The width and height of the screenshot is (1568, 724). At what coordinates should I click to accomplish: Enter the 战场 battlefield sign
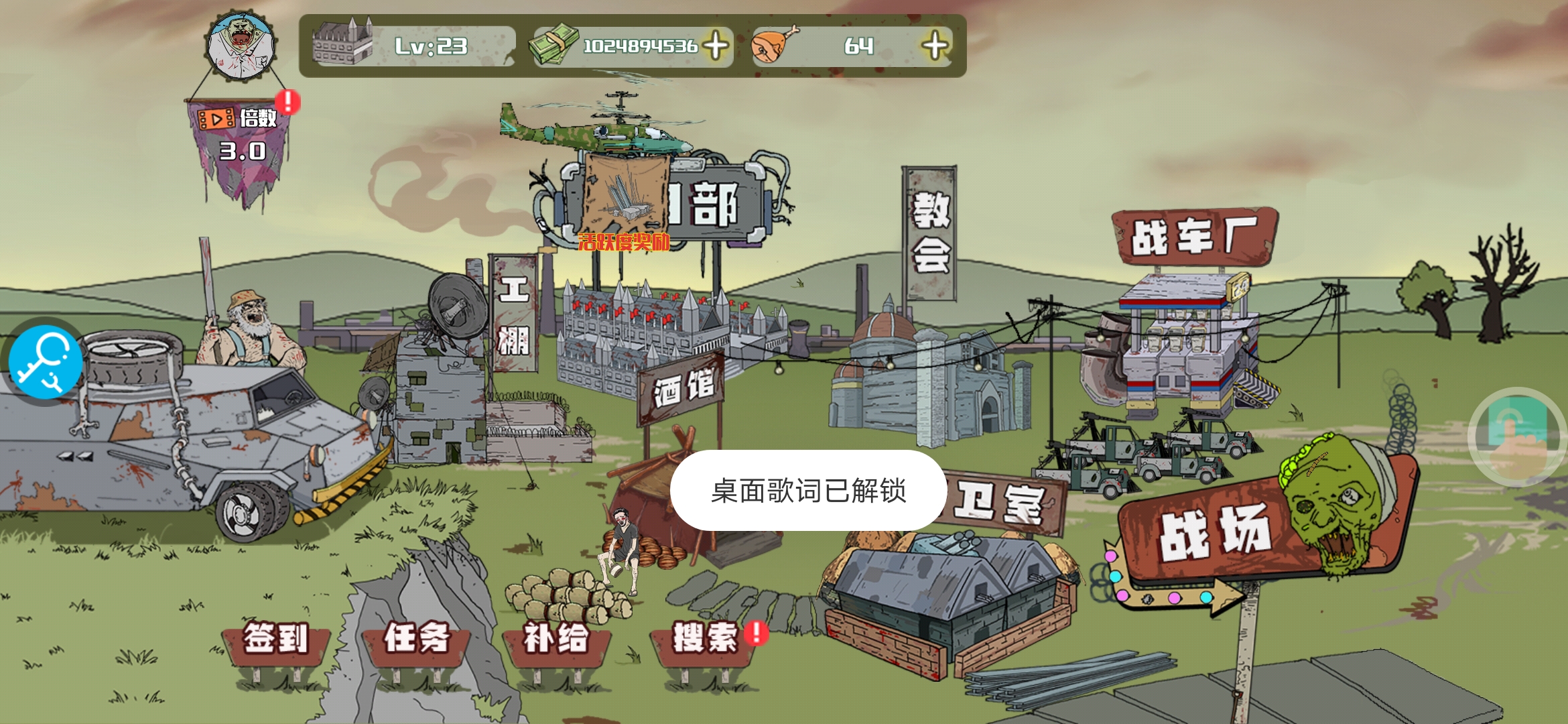1214,532
